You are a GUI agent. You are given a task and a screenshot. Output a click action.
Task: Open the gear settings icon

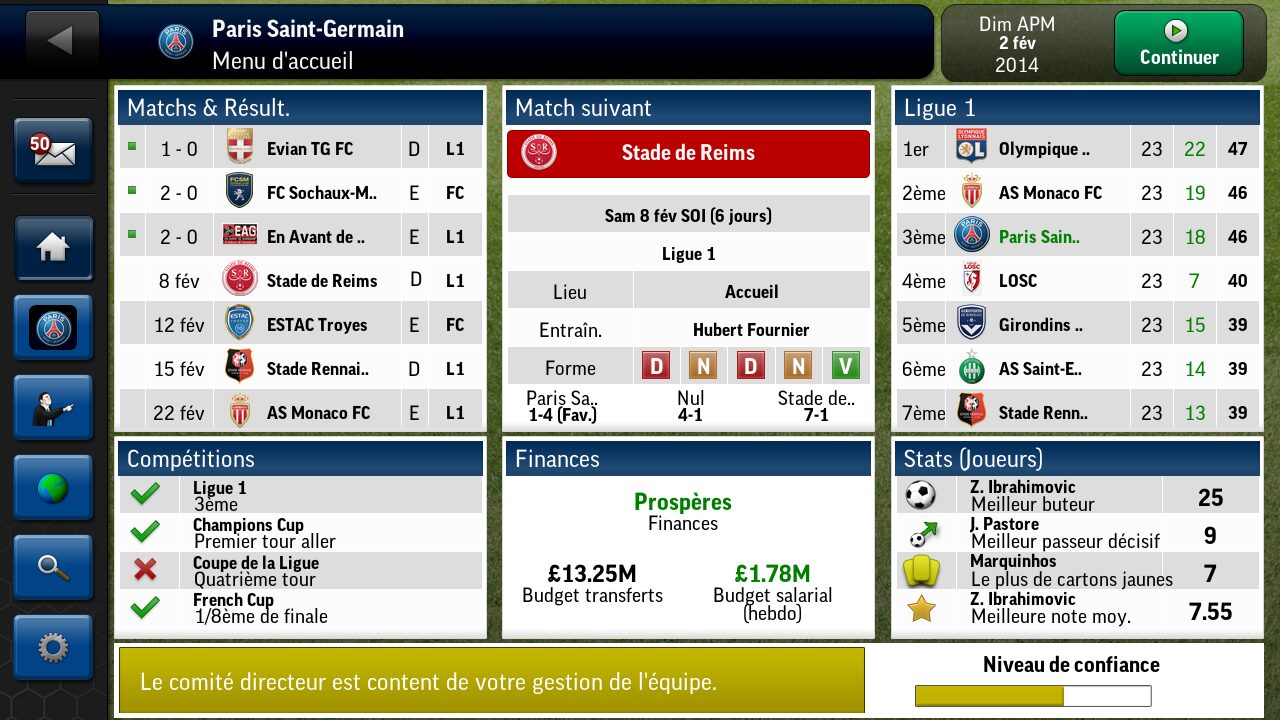pyautogui.click(x=53, y=648)
